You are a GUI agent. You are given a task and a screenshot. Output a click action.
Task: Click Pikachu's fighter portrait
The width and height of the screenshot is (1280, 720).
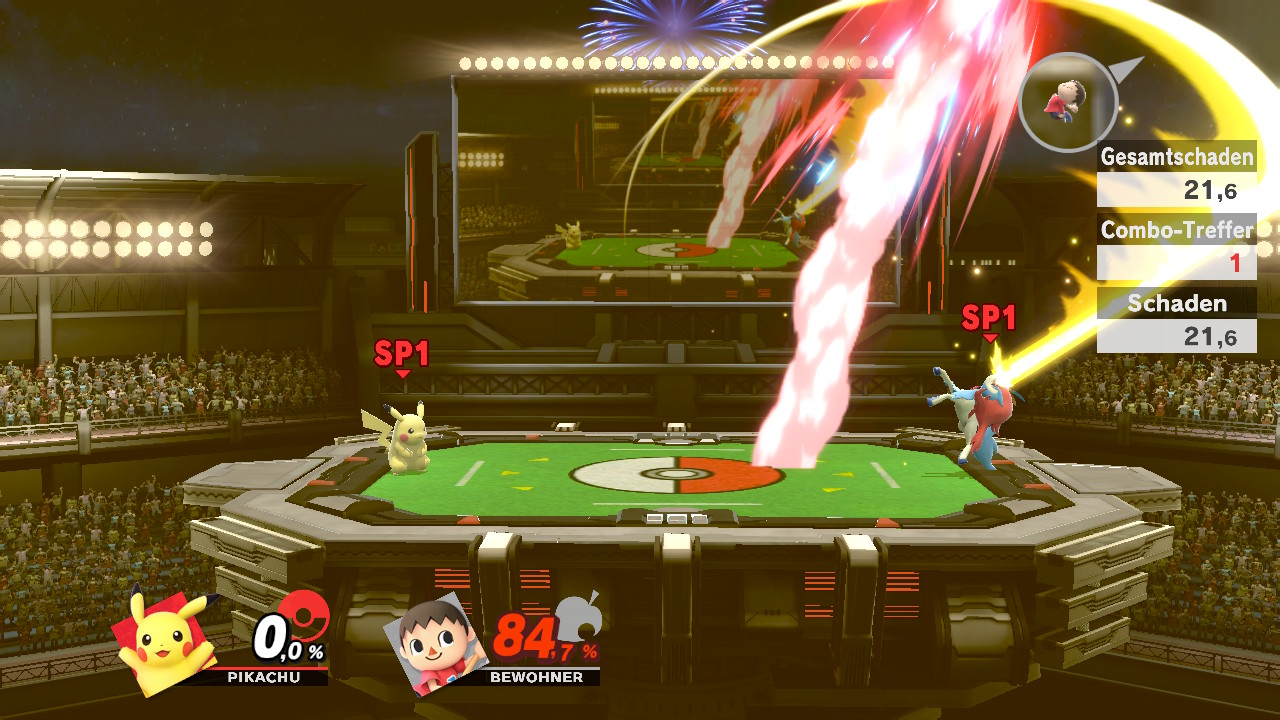[167, 640]
